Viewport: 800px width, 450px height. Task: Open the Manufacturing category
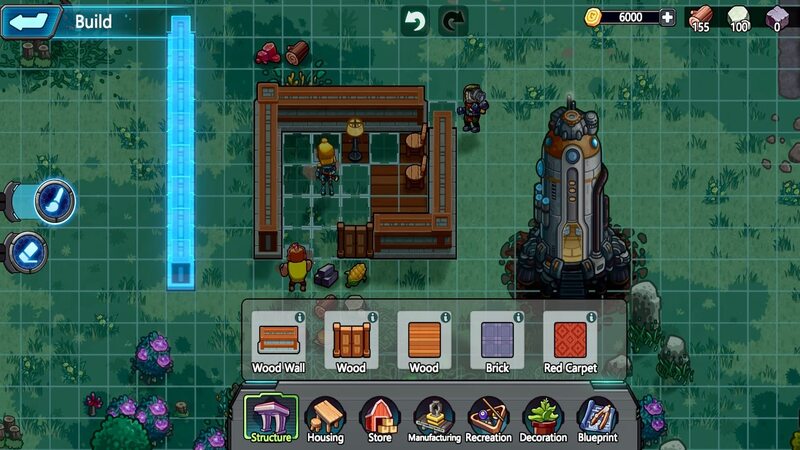click(x=434, y=419)
